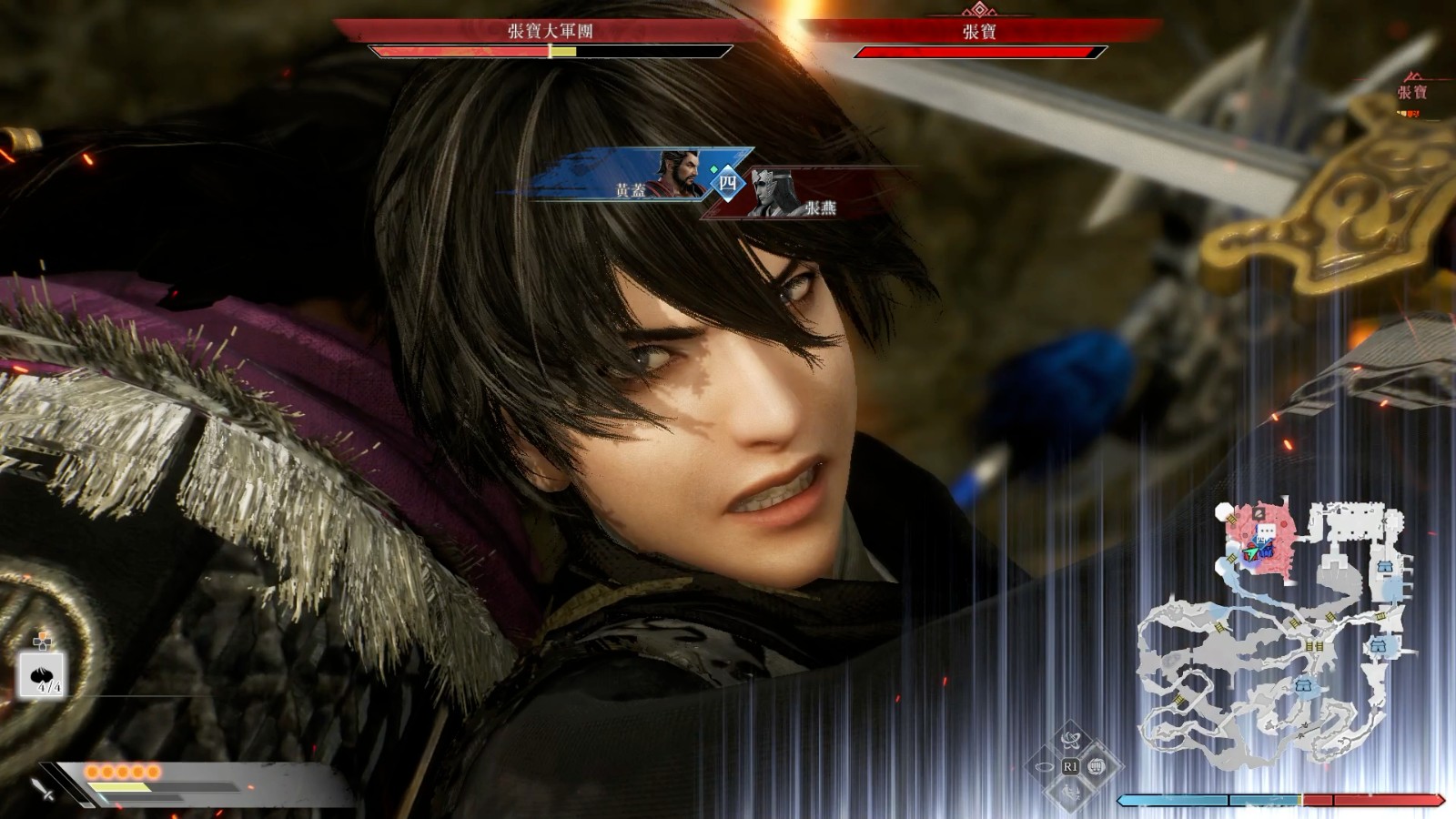Use the meat bun item slot
Screen dimensions: 1456x819
tap(41, 675)
